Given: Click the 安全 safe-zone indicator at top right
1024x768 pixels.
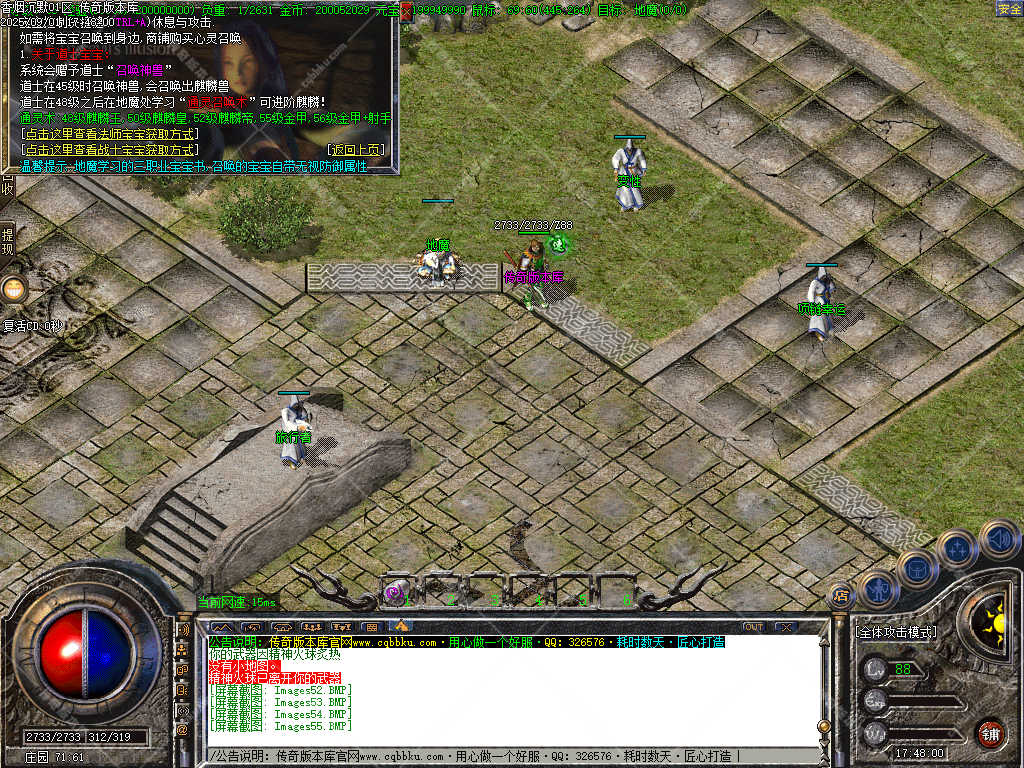Looking at the screenshot, I should click(x=1008, y=9).
